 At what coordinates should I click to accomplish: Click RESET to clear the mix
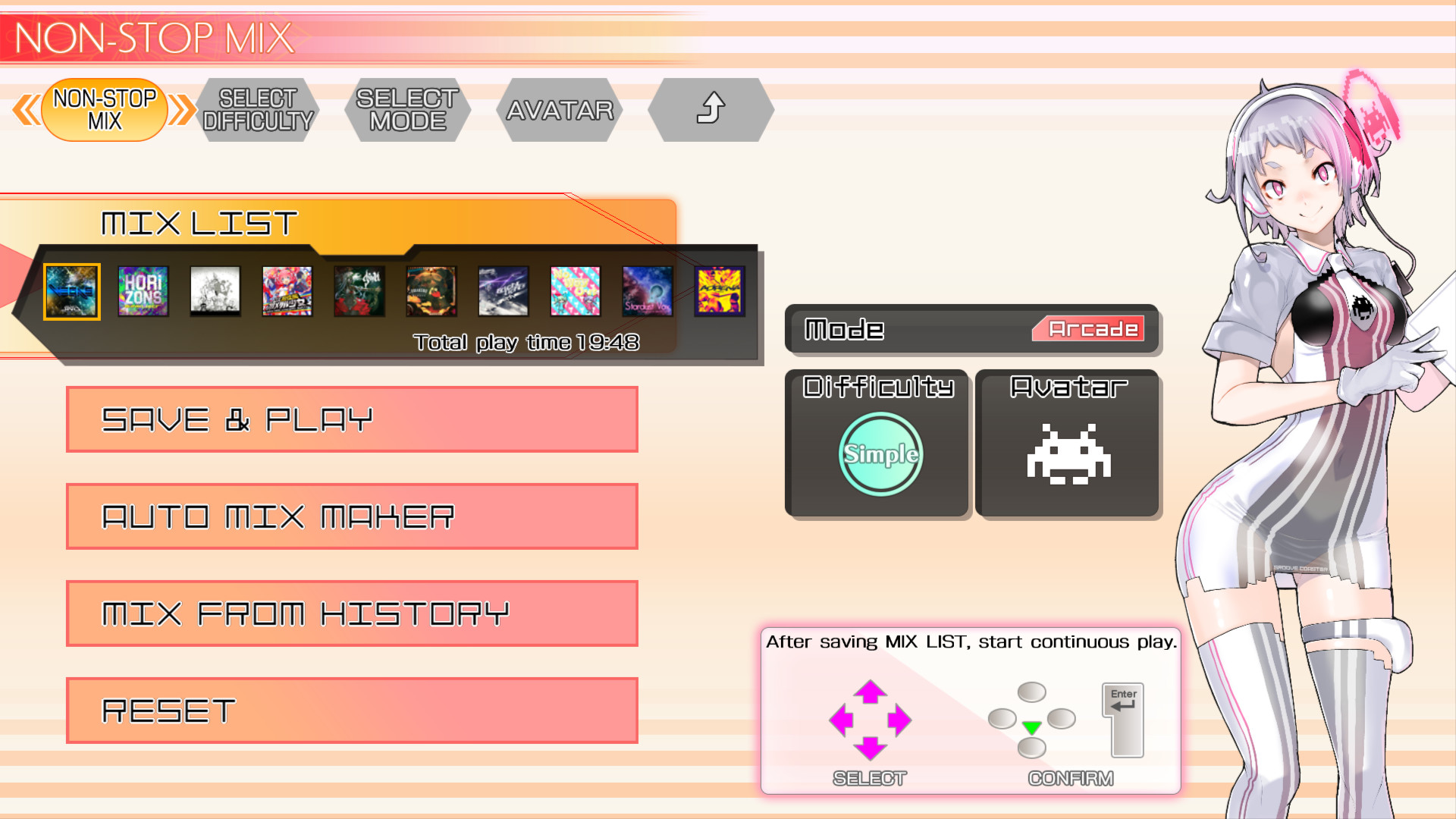tap(351, 711)
